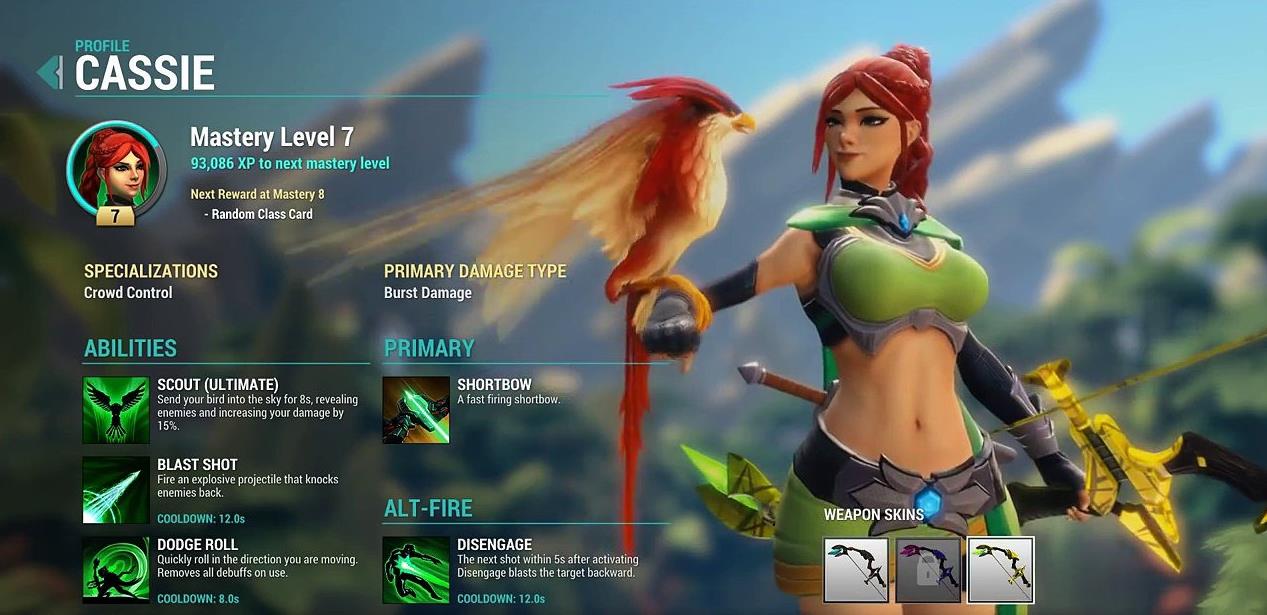
Task: Click the Disengage alt-fire icon
Action: [x=416, y=570]
